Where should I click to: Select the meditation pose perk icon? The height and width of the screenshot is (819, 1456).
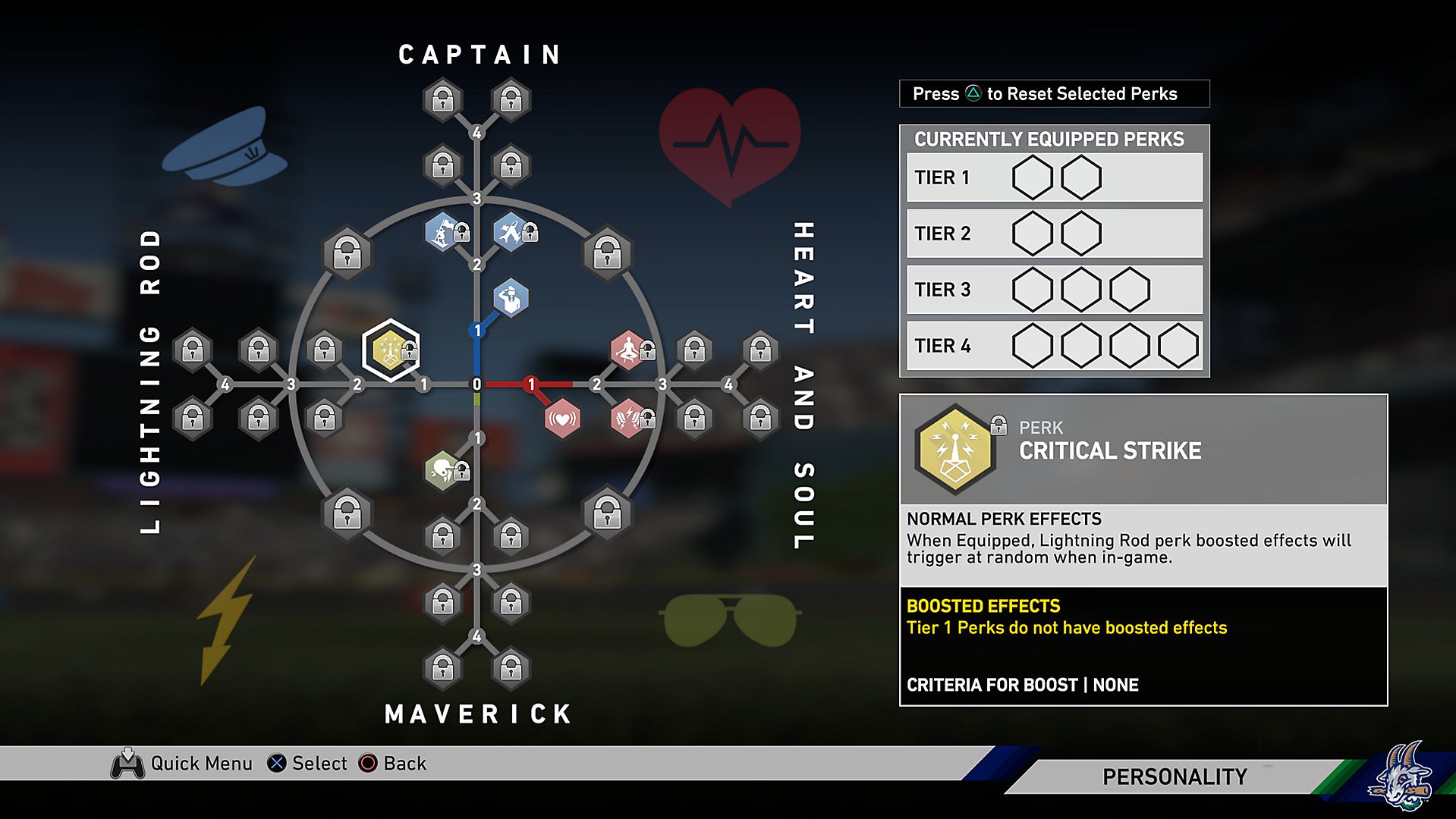point(627,350)
